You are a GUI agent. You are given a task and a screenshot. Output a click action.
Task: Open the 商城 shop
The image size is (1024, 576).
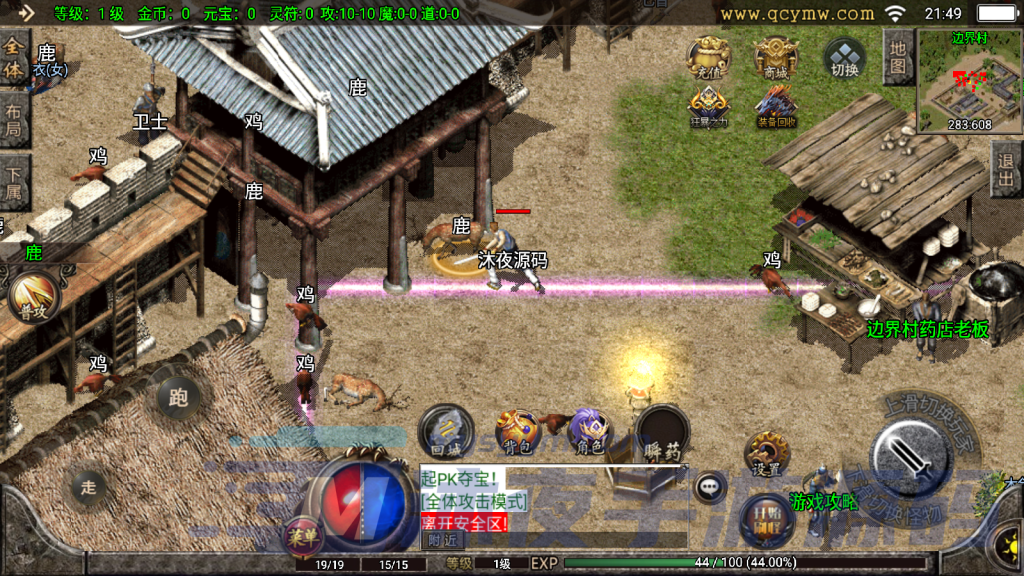(775, 57)
